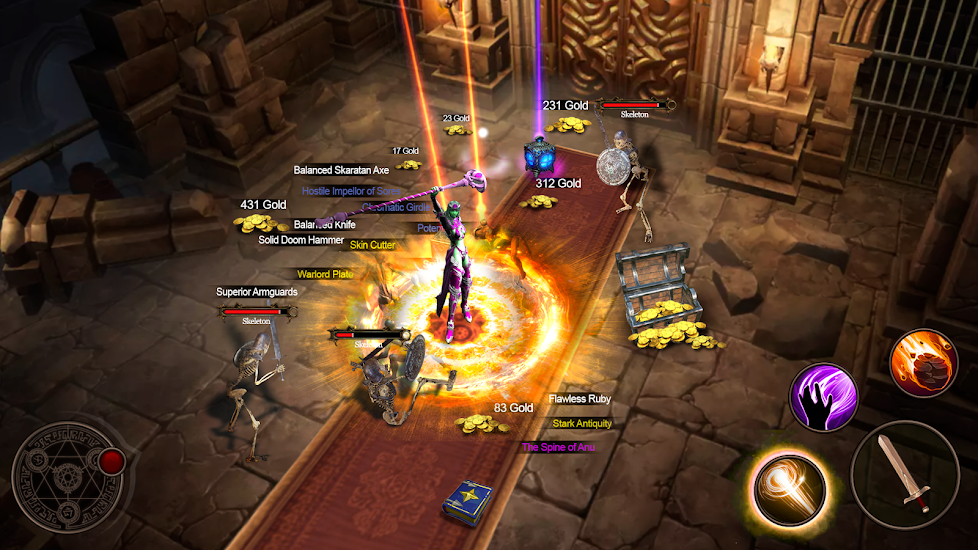Pick up the Balanced Skaratan Axe label
The height and width of the screenshot is (550, 978).
(341, 171)
